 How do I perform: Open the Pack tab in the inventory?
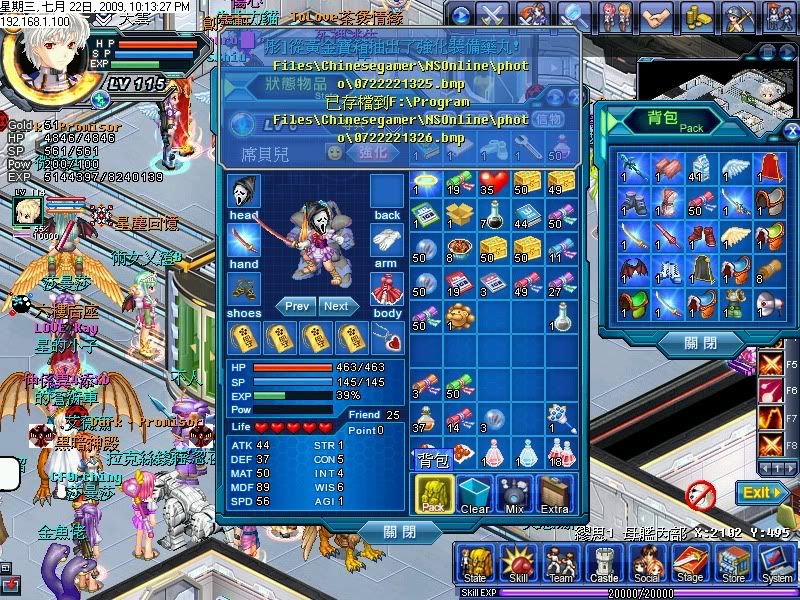pos(434,494)
